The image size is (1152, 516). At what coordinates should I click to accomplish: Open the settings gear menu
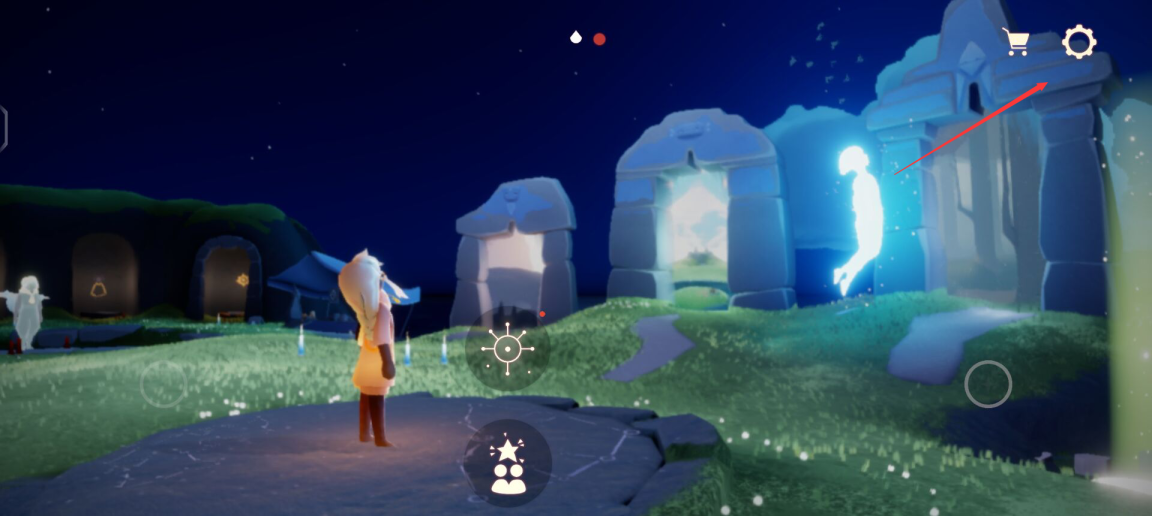pos(1079,42)
